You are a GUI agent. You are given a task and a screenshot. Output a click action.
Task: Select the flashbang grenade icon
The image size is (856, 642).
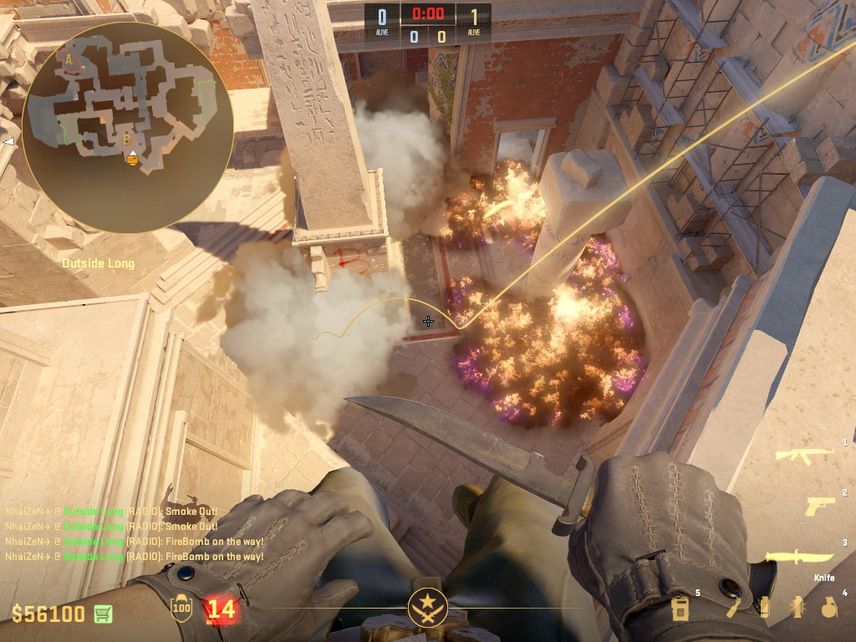click(797, 607)
